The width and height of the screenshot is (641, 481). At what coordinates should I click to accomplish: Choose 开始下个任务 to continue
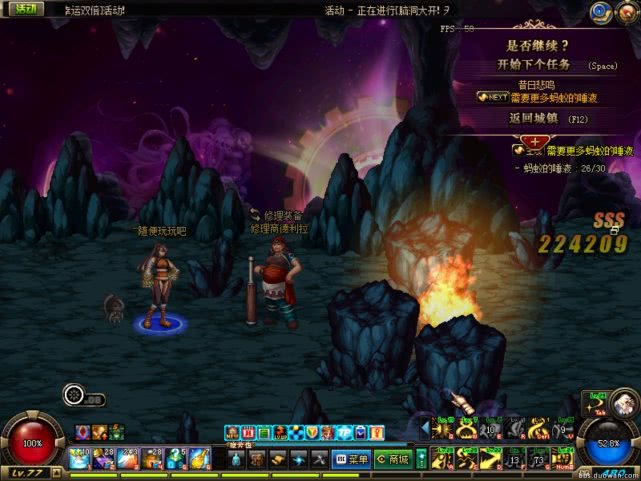pyautogui.click(x=534, y=65)
